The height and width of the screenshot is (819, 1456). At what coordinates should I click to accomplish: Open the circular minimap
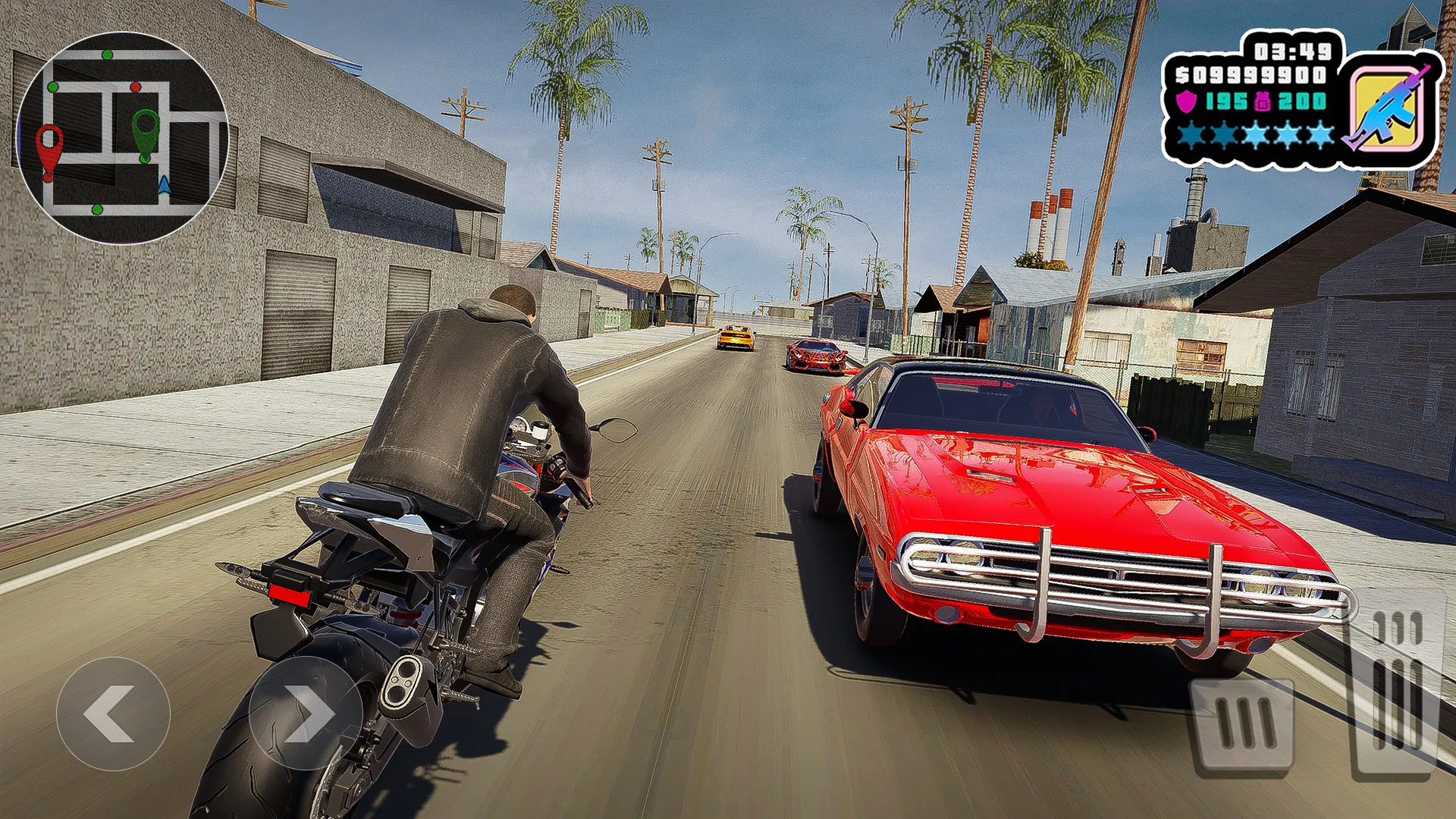tap(122, 137)
